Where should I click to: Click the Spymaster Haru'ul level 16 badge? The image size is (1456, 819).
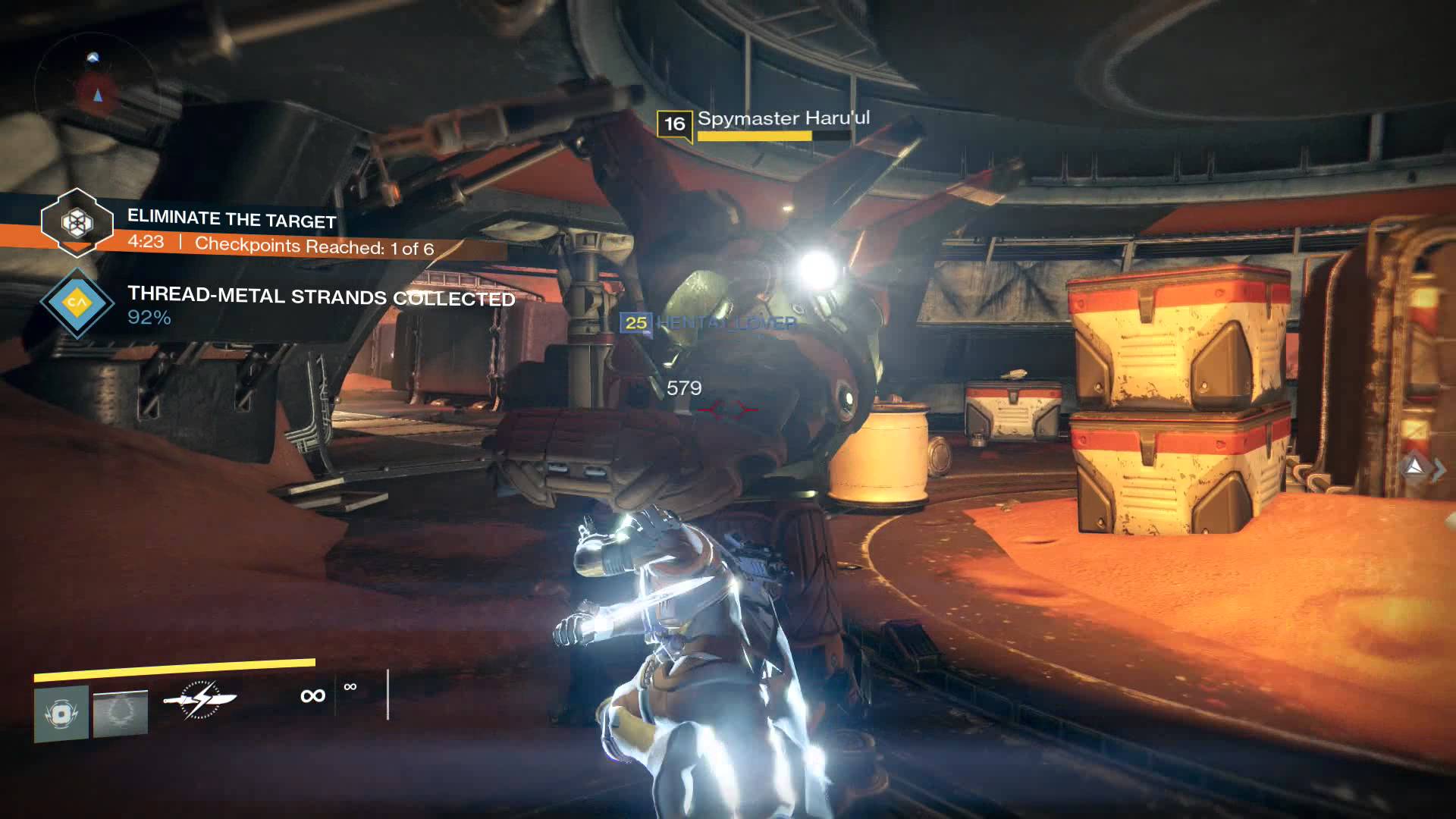coord(674,124)
